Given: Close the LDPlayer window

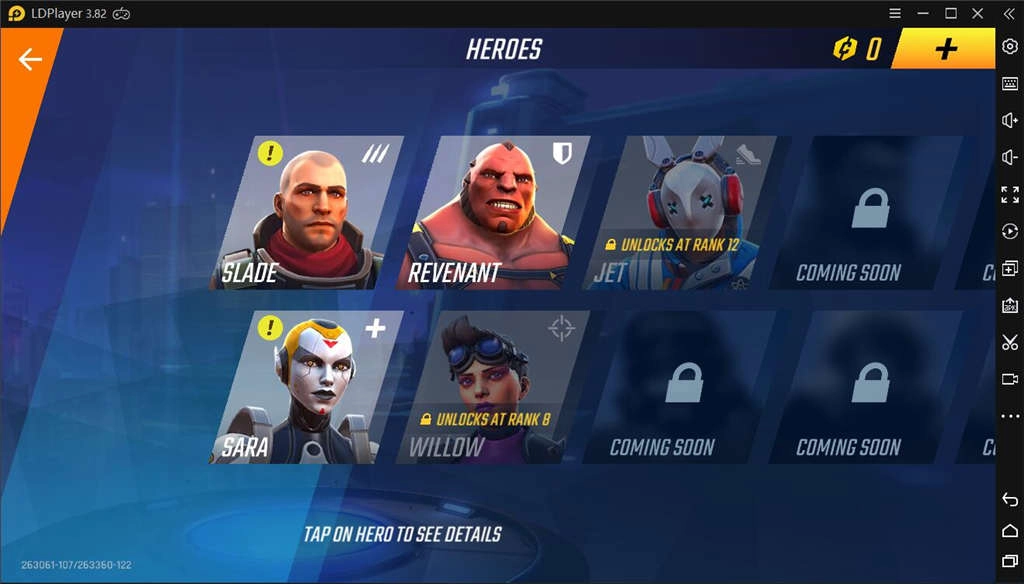Looking at the screenshot, I should click(978, 13).
